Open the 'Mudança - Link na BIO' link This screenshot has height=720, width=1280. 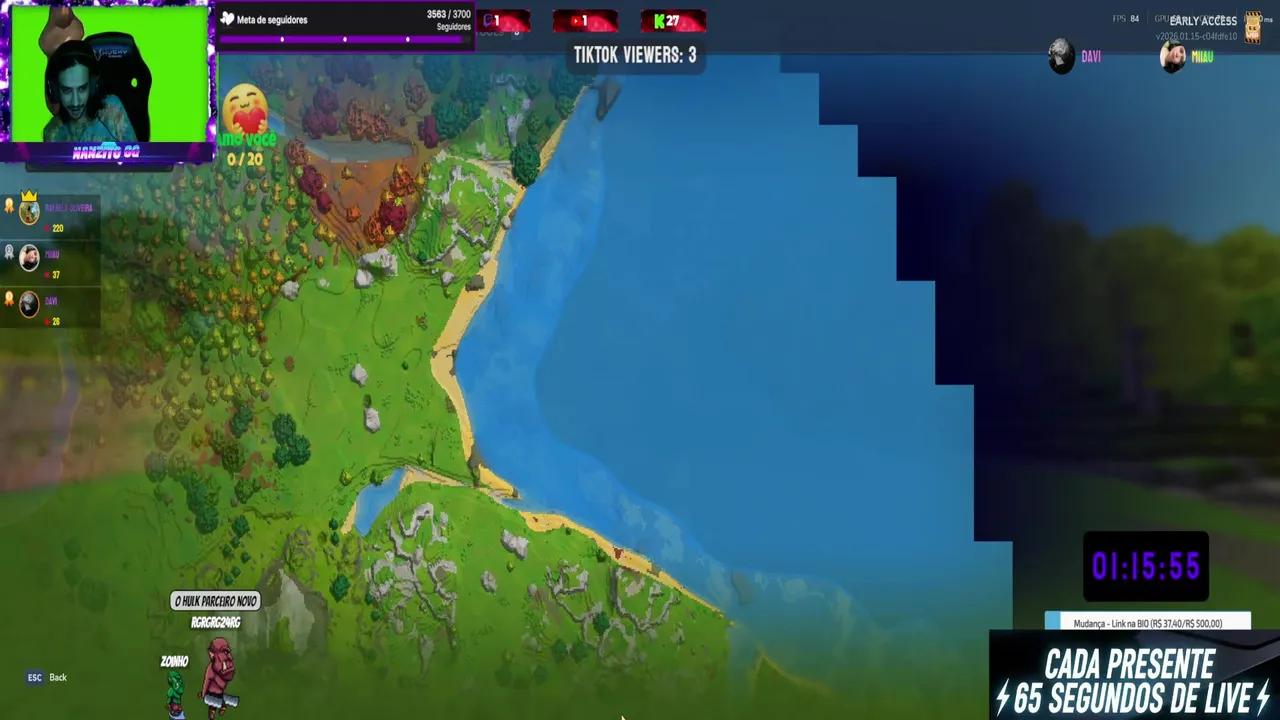click(x=1146, y=621)
